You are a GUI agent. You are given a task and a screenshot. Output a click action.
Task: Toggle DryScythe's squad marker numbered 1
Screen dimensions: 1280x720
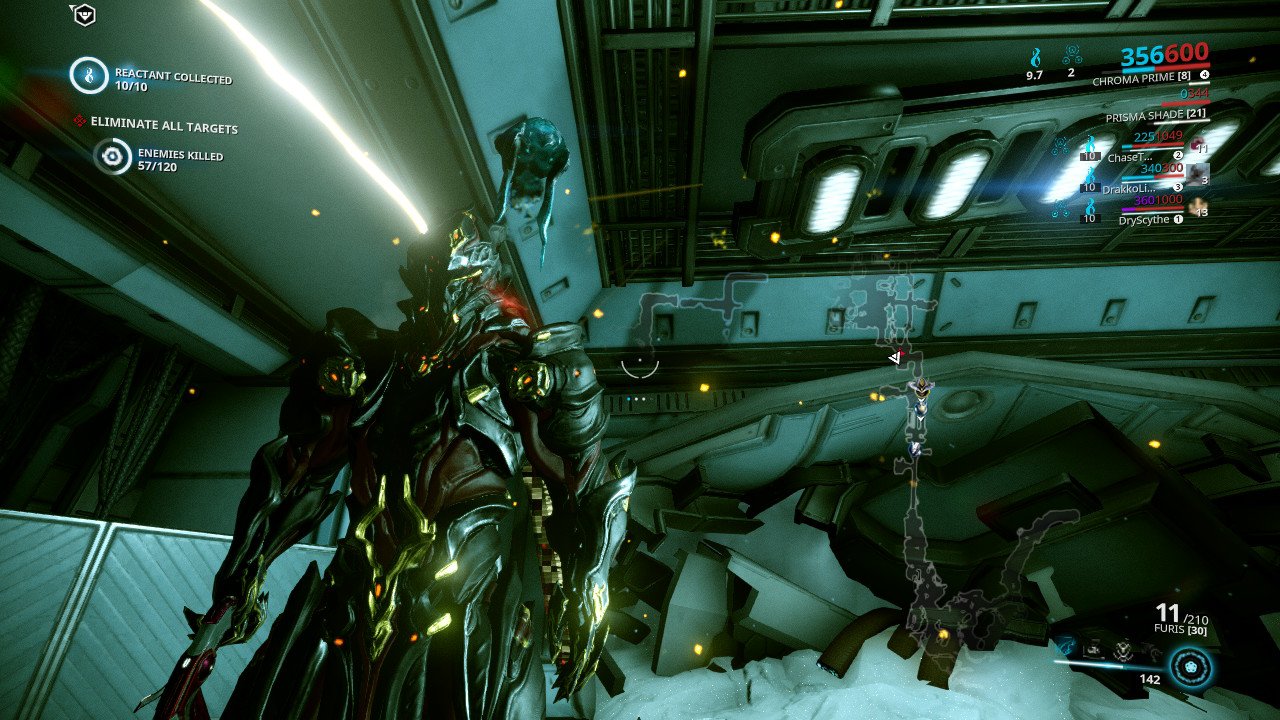1178,220
